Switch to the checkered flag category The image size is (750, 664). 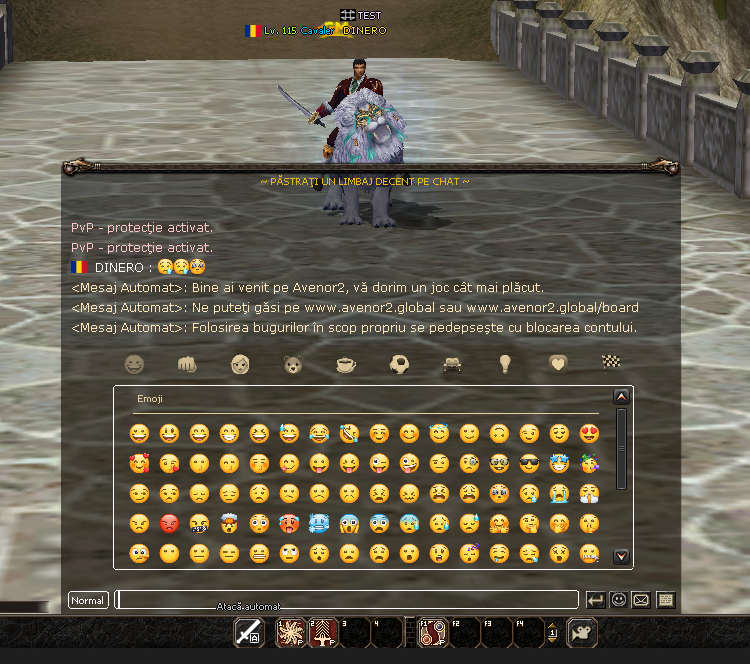click(611, 364)
